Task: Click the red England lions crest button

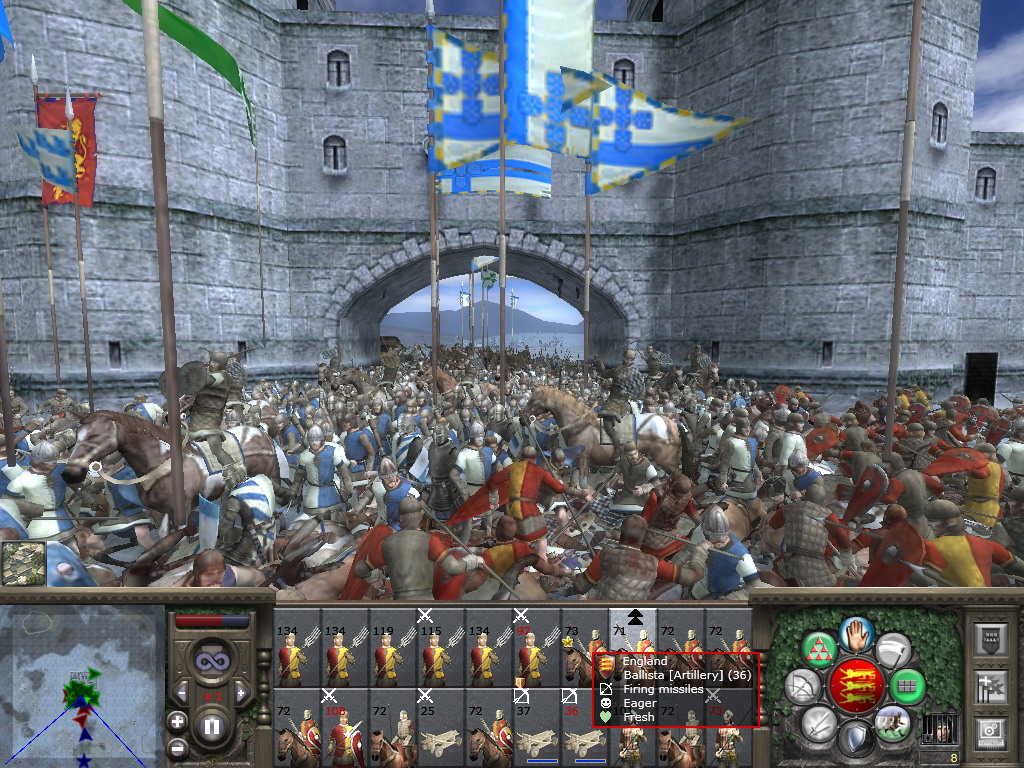Action: tap(856, 686)
